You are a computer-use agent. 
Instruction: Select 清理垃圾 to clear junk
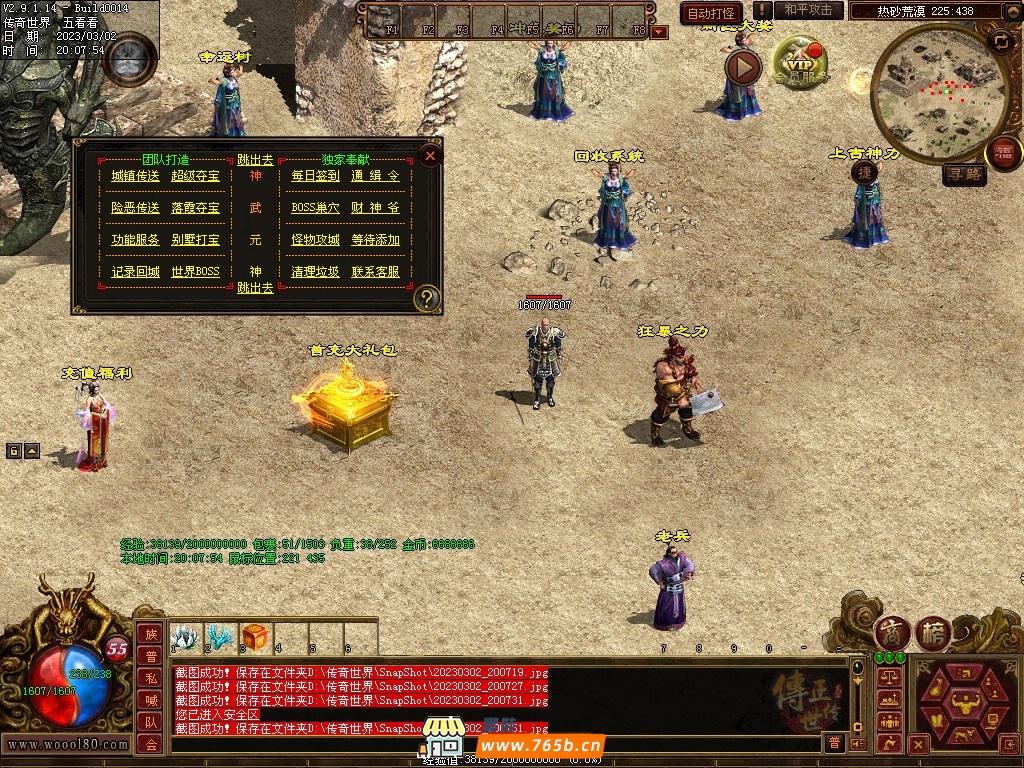coord(315,272)
